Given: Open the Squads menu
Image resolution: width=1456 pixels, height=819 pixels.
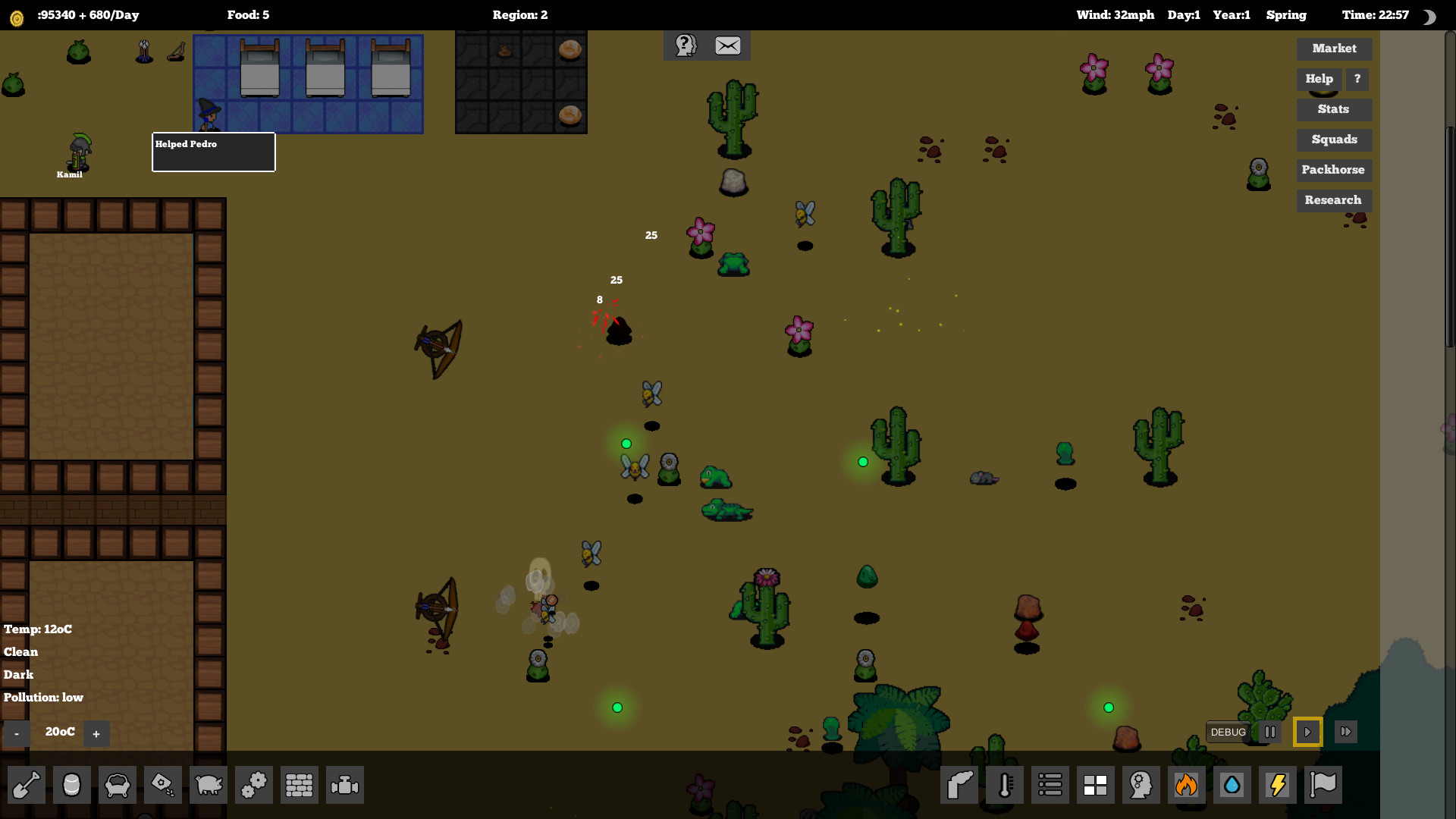Looking at the screenshot, I should tap(1334, 140).
